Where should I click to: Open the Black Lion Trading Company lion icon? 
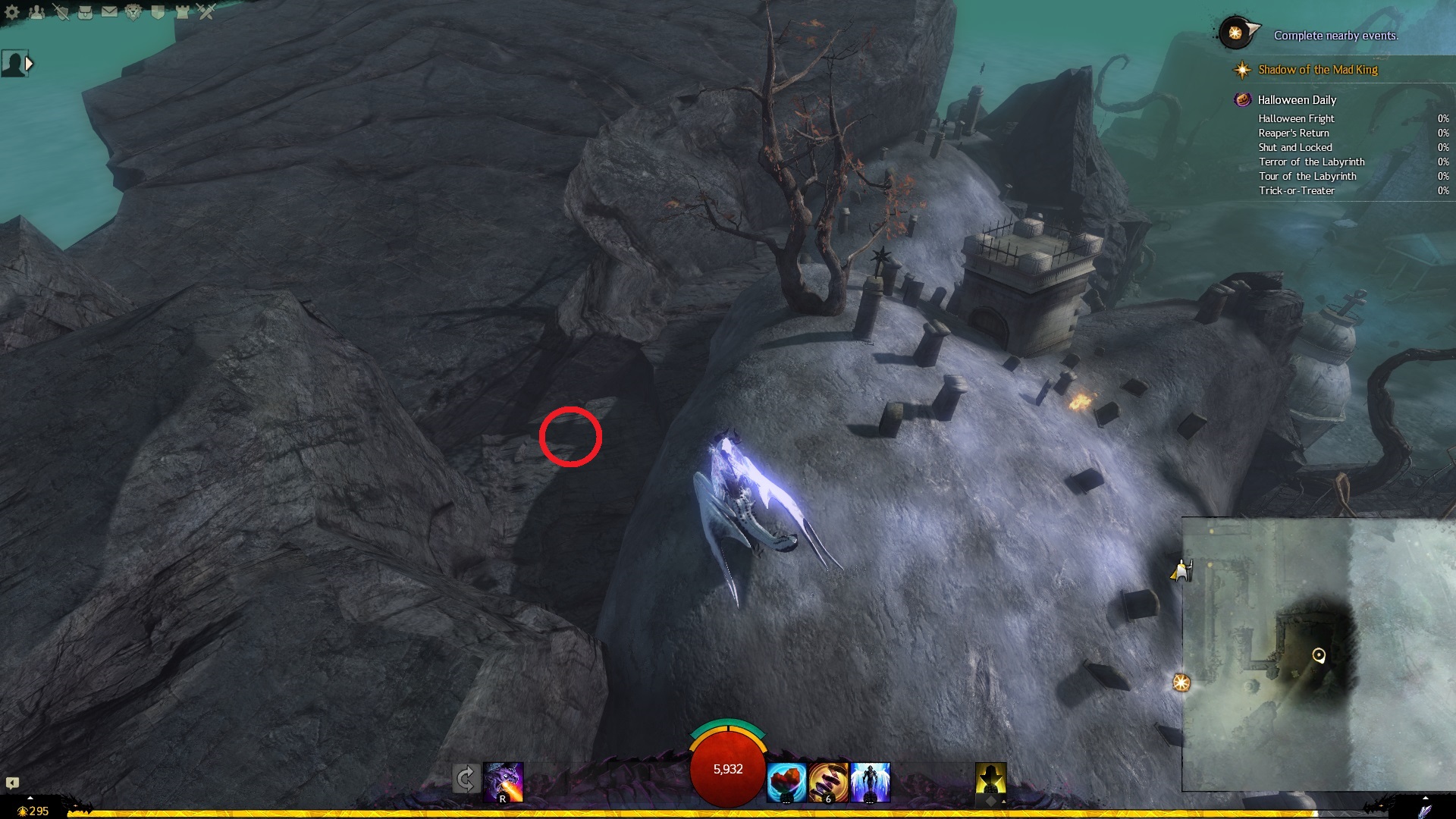pos(133,12)
